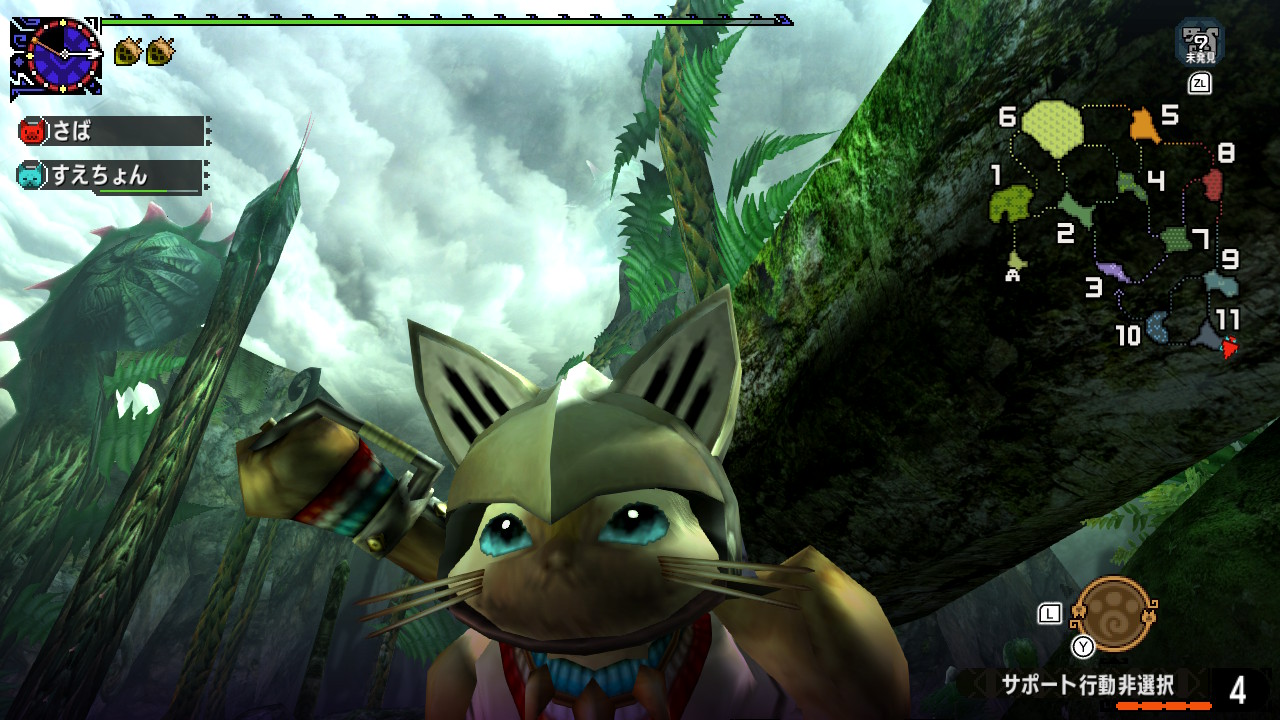Select orange area 5 on the minimap
The width and height of the screenshot is (1280, 720).
(1143, 126)
